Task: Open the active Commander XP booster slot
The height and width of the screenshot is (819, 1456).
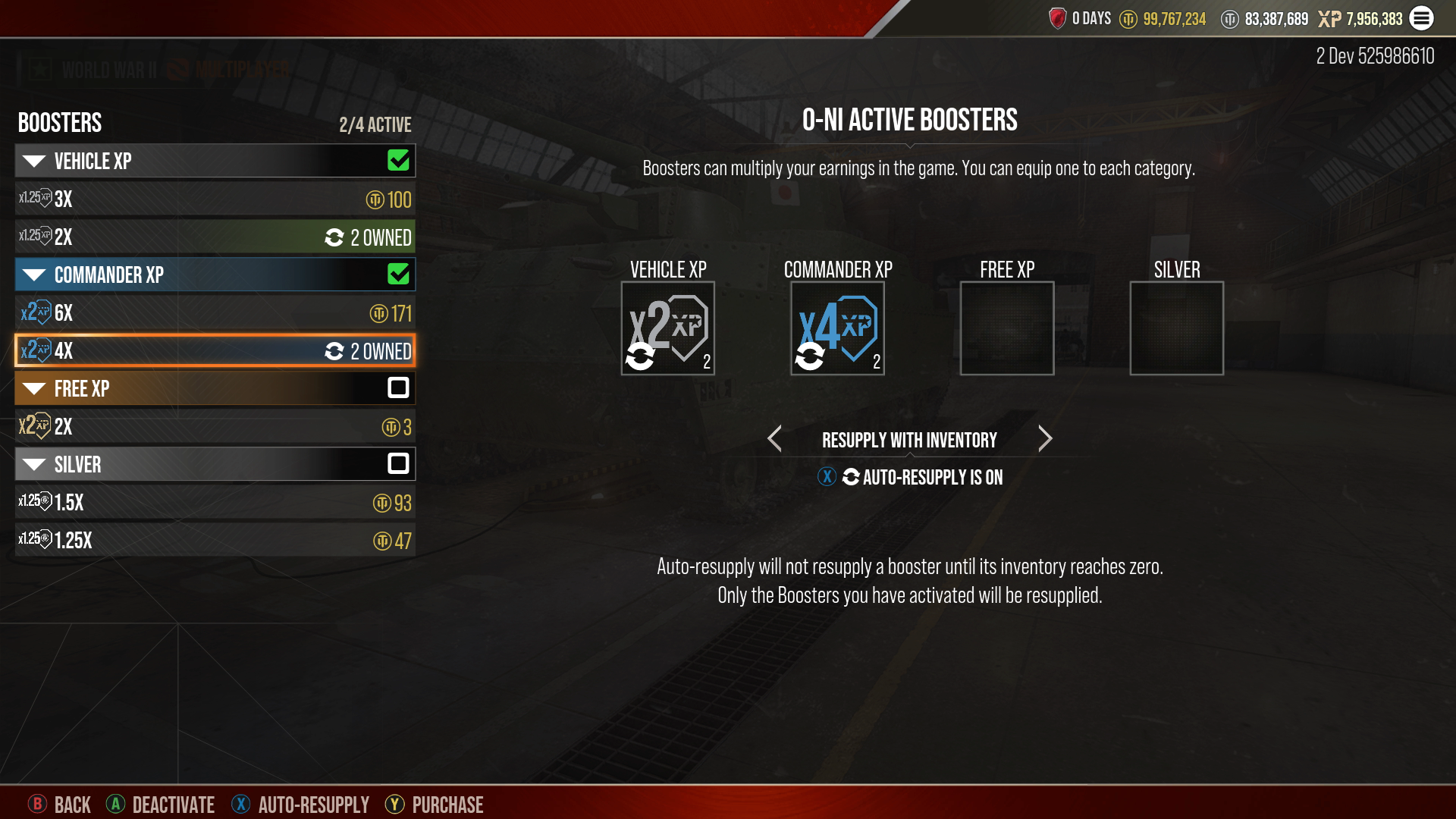Action: pyautogui.click(x=837, y=328)
